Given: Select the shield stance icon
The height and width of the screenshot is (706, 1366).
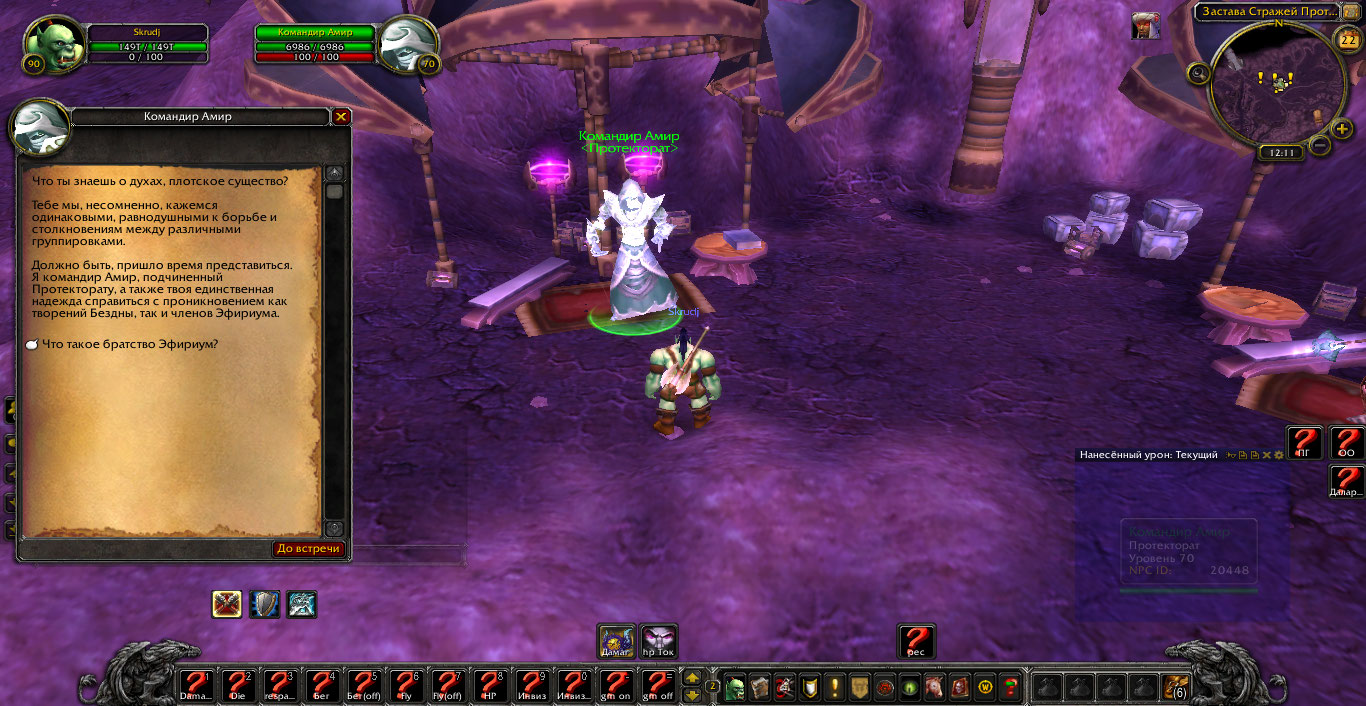Looking at the screenshot, I should tap(265, 604).
